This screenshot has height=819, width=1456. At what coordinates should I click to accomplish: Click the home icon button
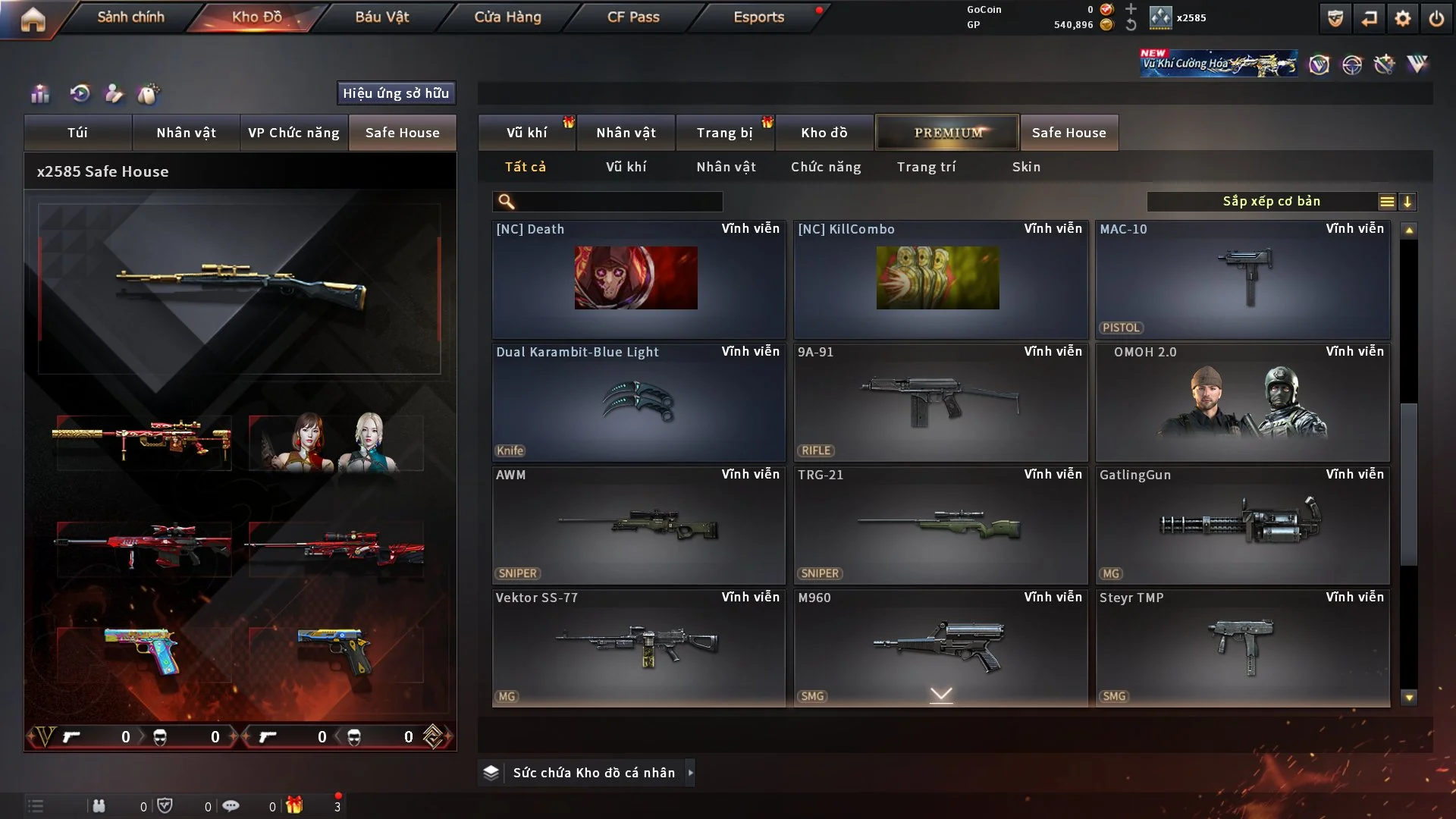pyautogui.click(x=33, y=19)
